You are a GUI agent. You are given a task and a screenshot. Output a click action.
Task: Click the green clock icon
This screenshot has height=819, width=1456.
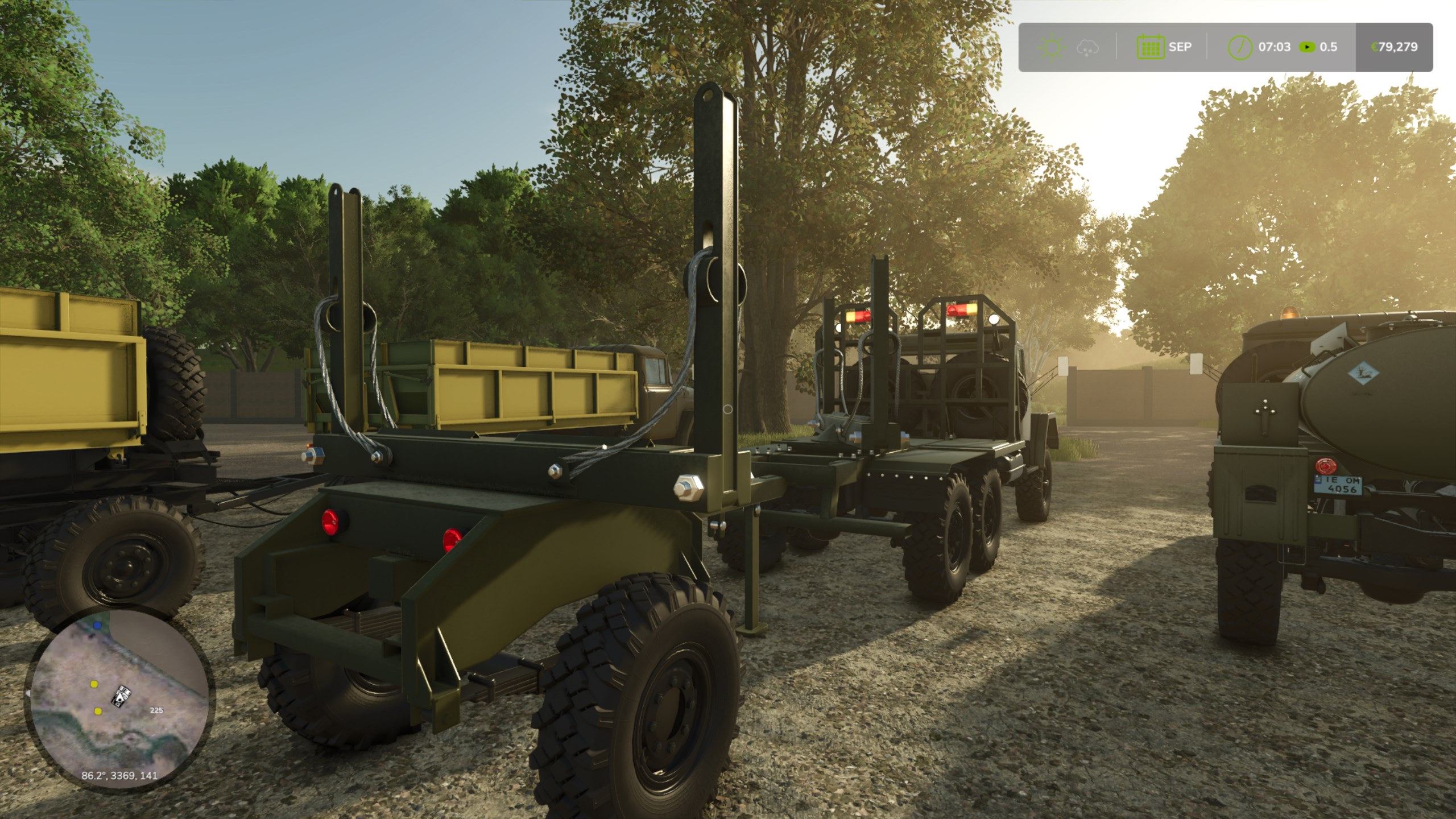[x=1240, y=47]
